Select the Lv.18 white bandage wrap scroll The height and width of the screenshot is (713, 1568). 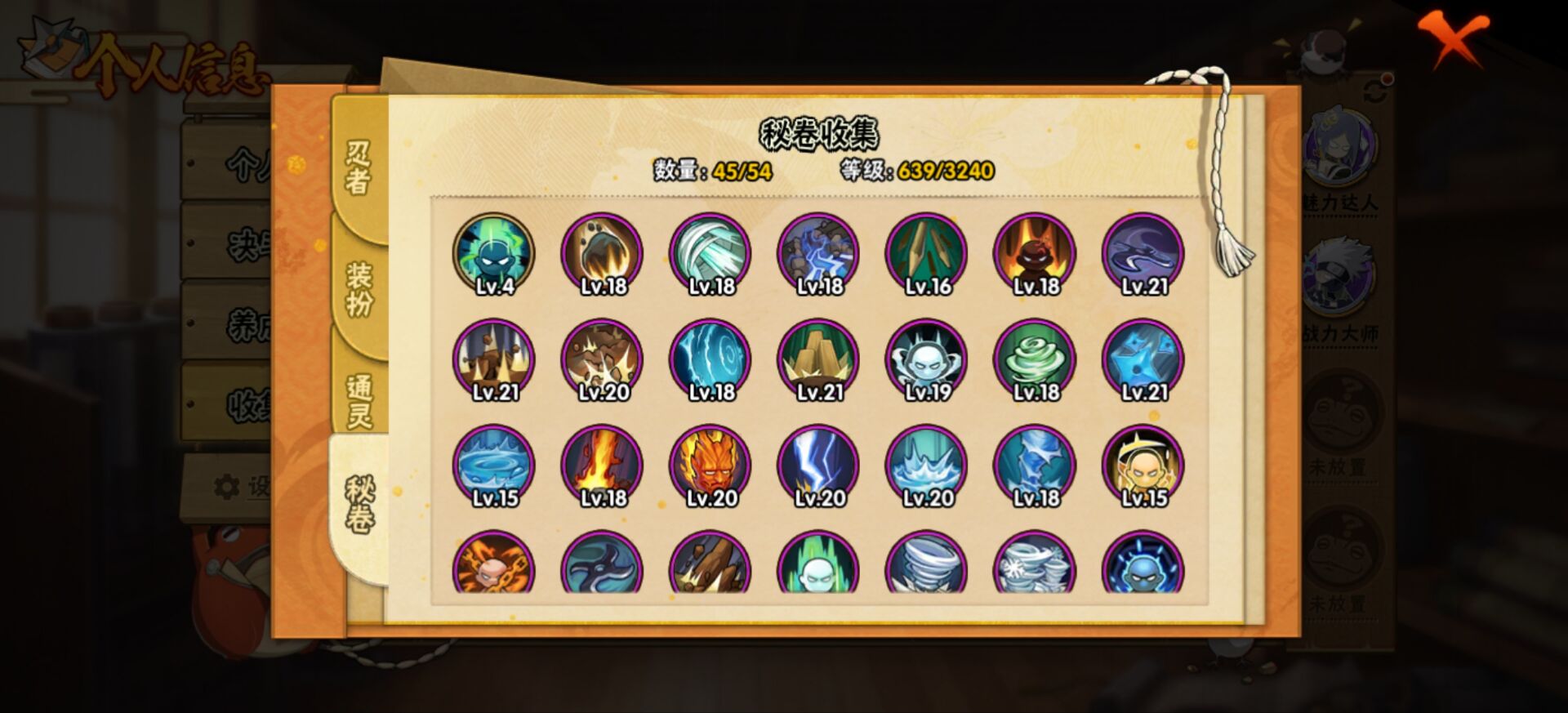pos(710,254)
